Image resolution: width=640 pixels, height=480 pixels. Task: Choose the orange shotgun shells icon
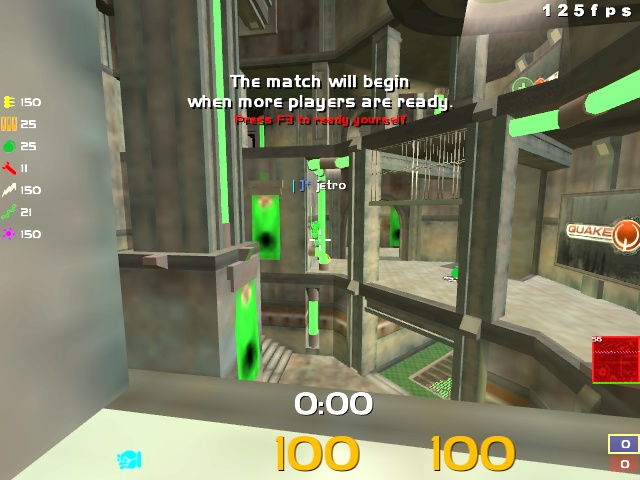click(10, 124)
